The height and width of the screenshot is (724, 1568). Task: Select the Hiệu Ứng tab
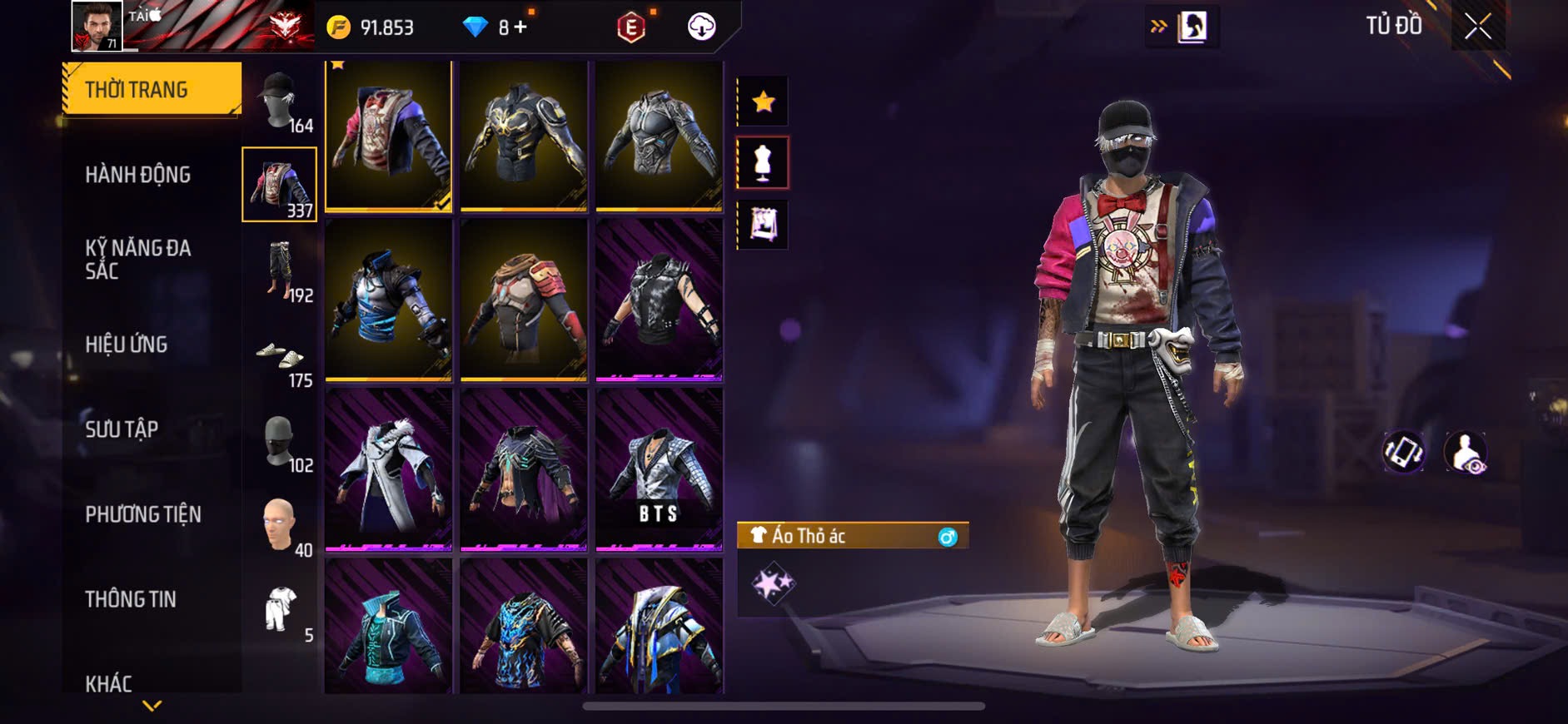click(127, 345)
